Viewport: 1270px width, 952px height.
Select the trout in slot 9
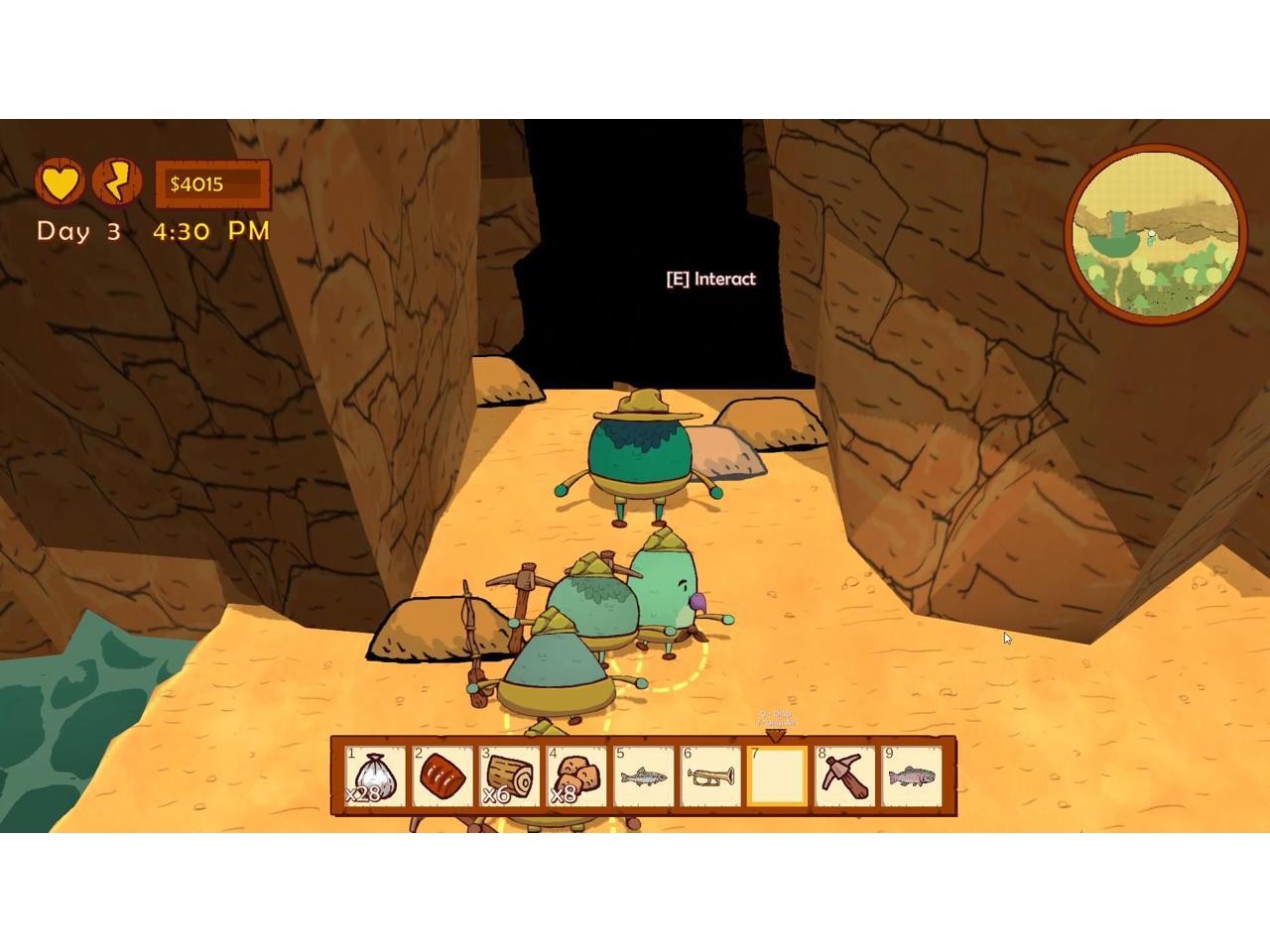coord(911,776)
